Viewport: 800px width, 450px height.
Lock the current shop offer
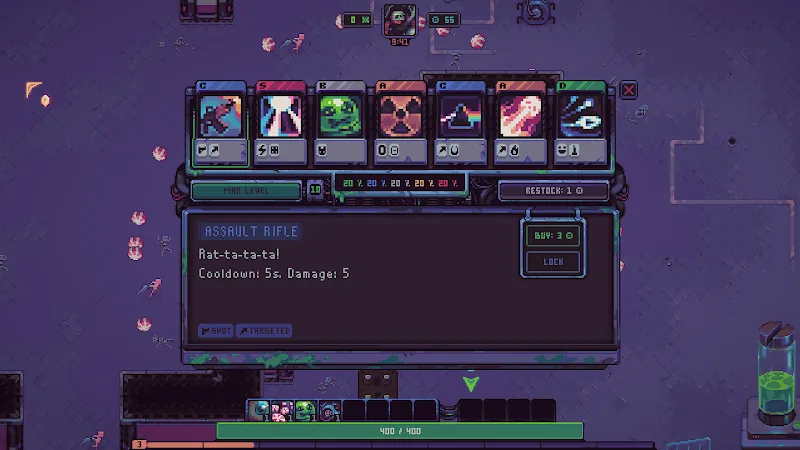(554, 262)
